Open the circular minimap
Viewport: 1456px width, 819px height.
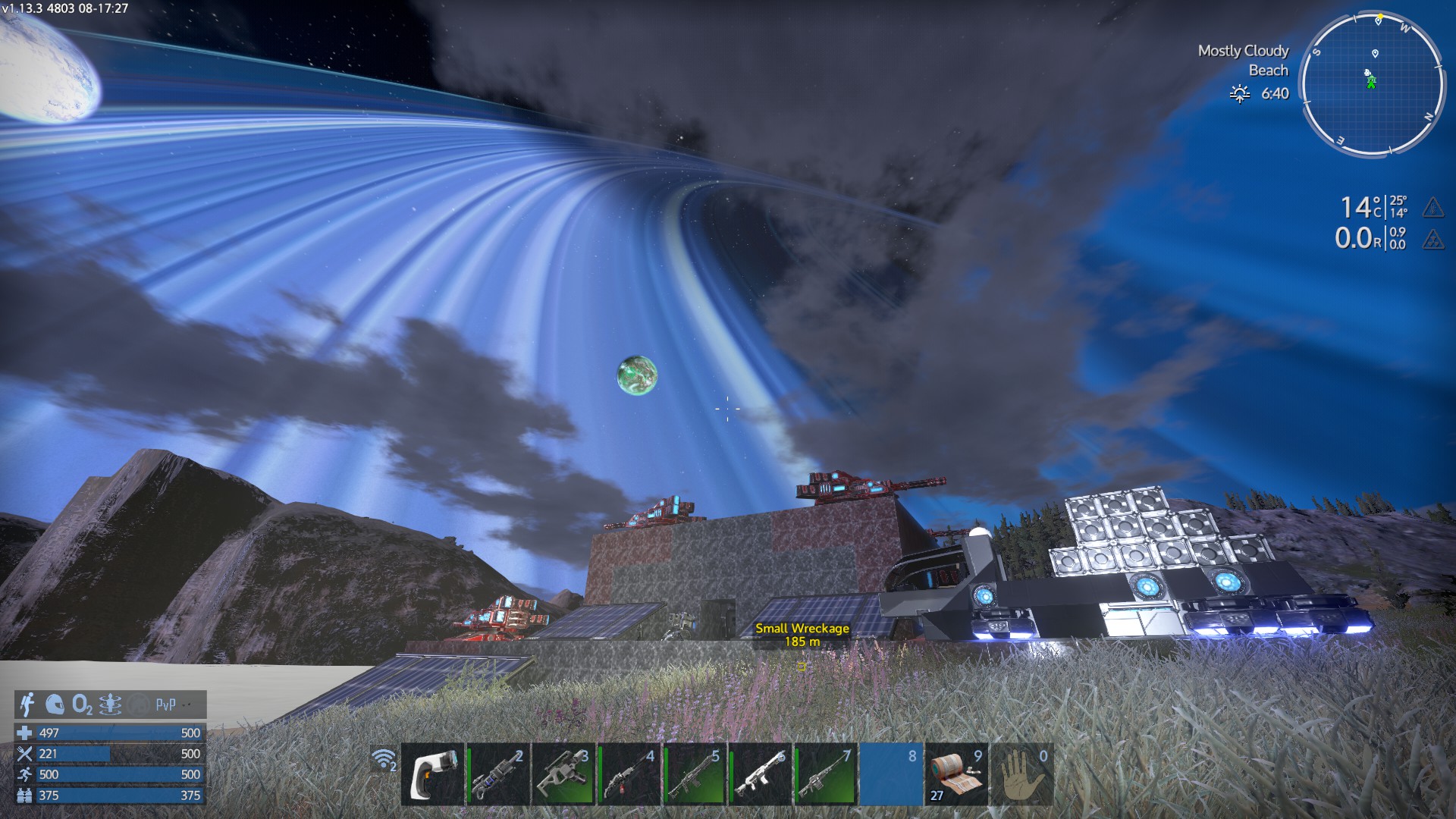point(1372,83)
